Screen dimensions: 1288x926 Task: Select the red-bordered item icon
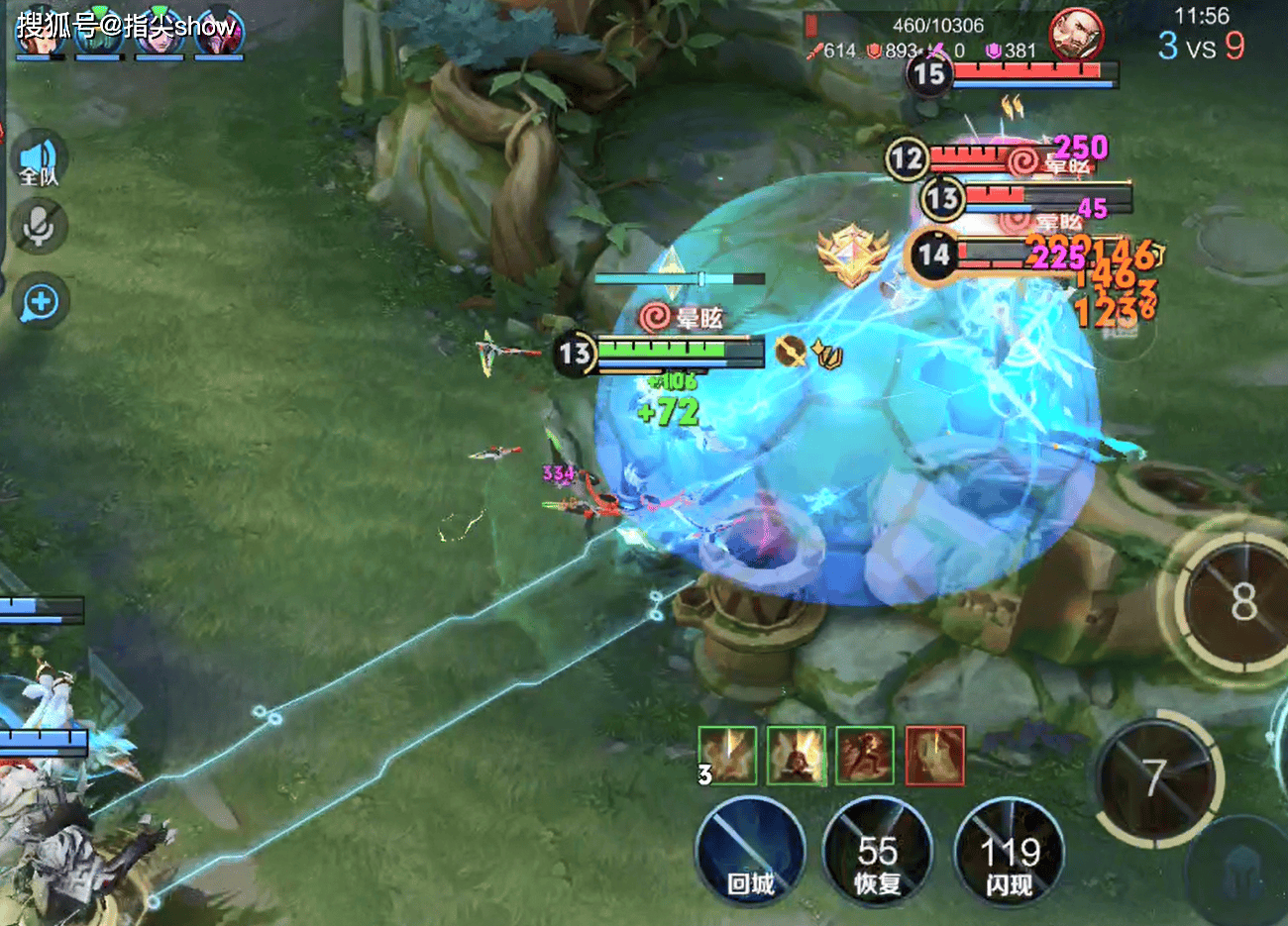(x=934, y=756)
